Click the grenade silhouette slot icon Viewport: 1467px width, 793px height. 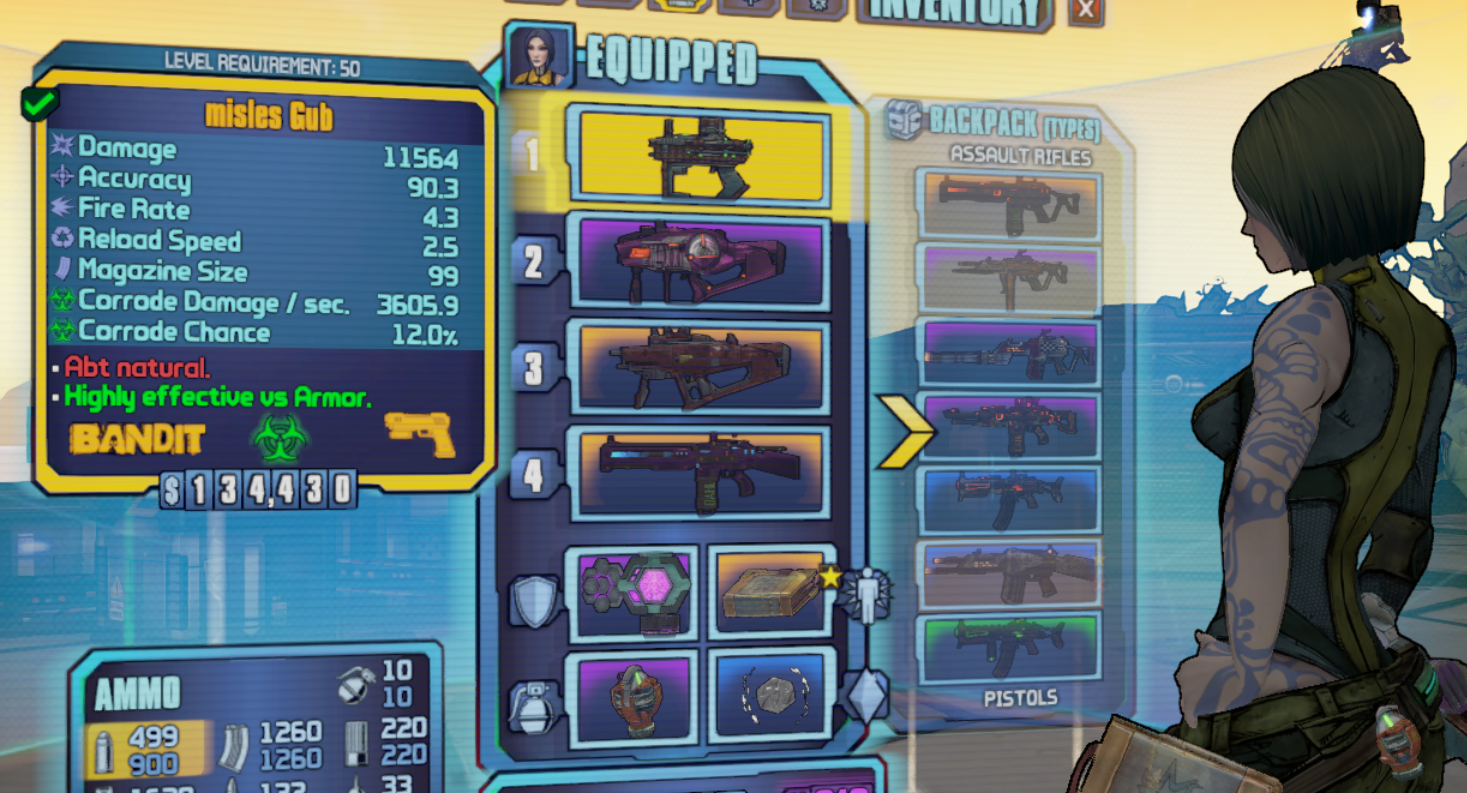pos(535,705)
